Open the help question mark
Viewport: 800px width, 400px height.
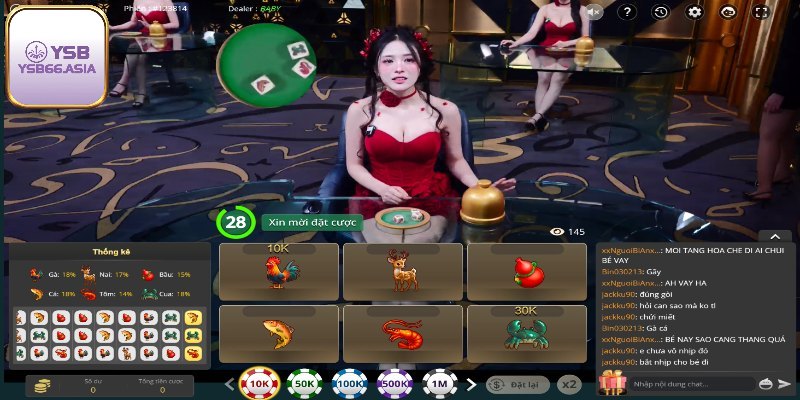[627, 12]
